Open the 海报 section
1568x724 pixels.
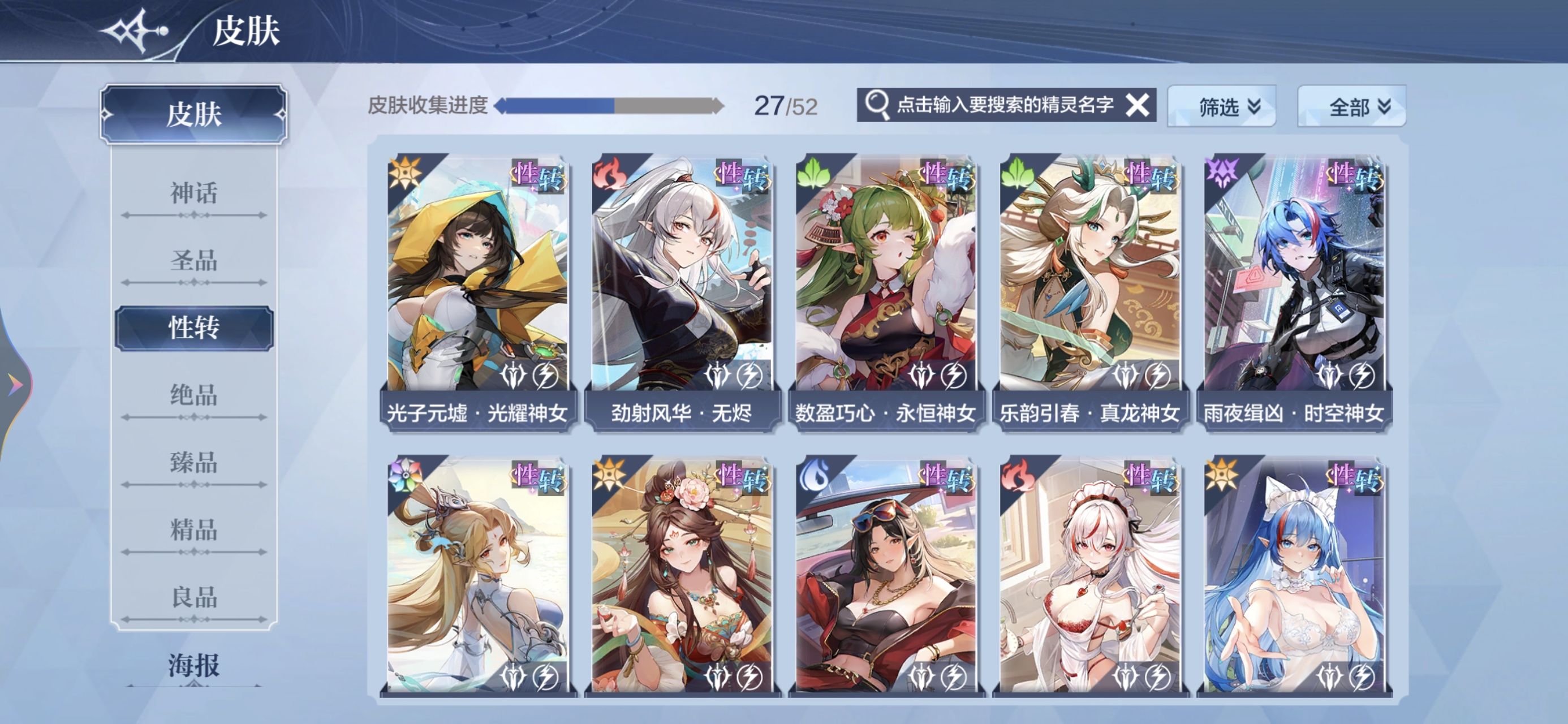193,665
